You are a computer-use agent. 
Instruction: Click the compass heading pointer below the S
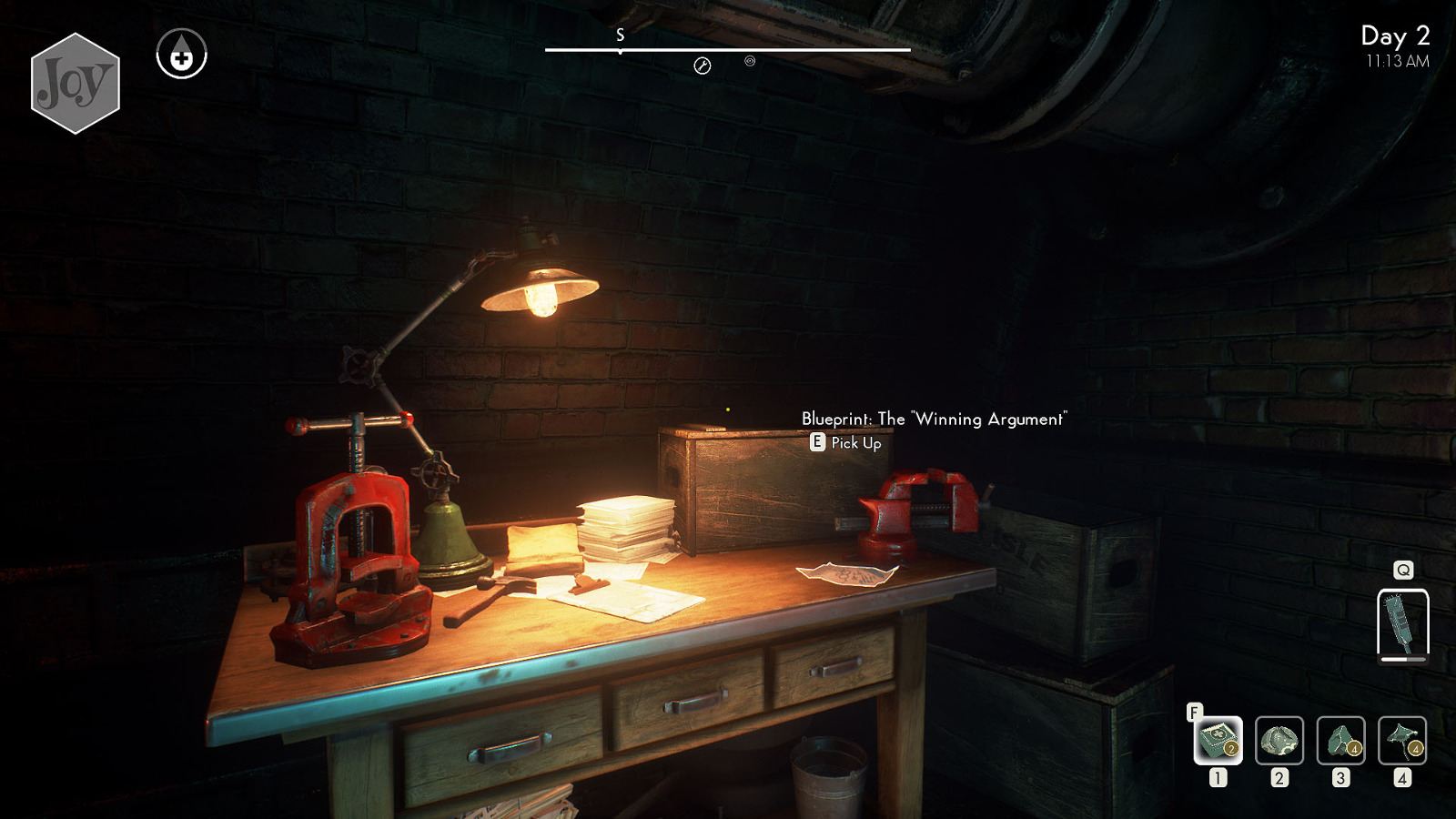[622, 53]
